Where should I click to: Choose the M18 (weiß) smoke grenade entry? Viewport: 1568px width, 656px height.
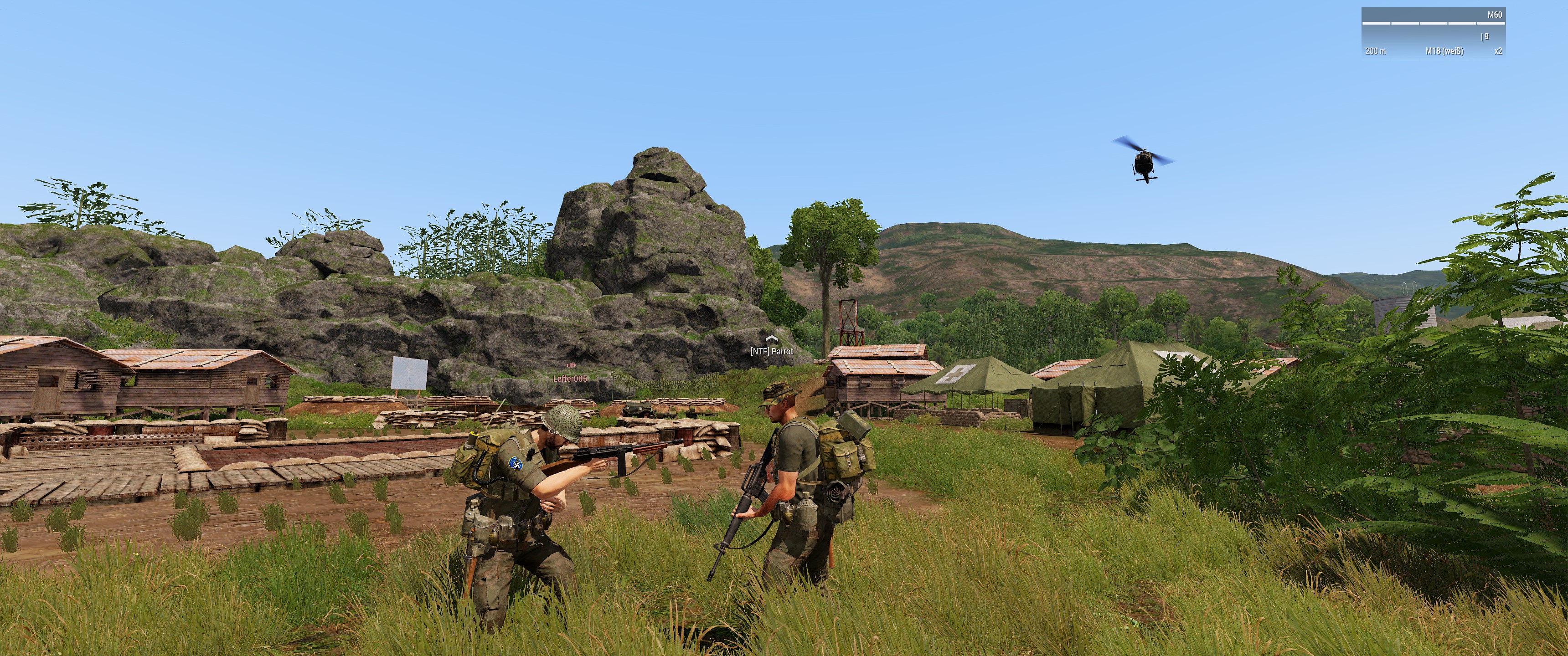click(x=1444, y=51)
